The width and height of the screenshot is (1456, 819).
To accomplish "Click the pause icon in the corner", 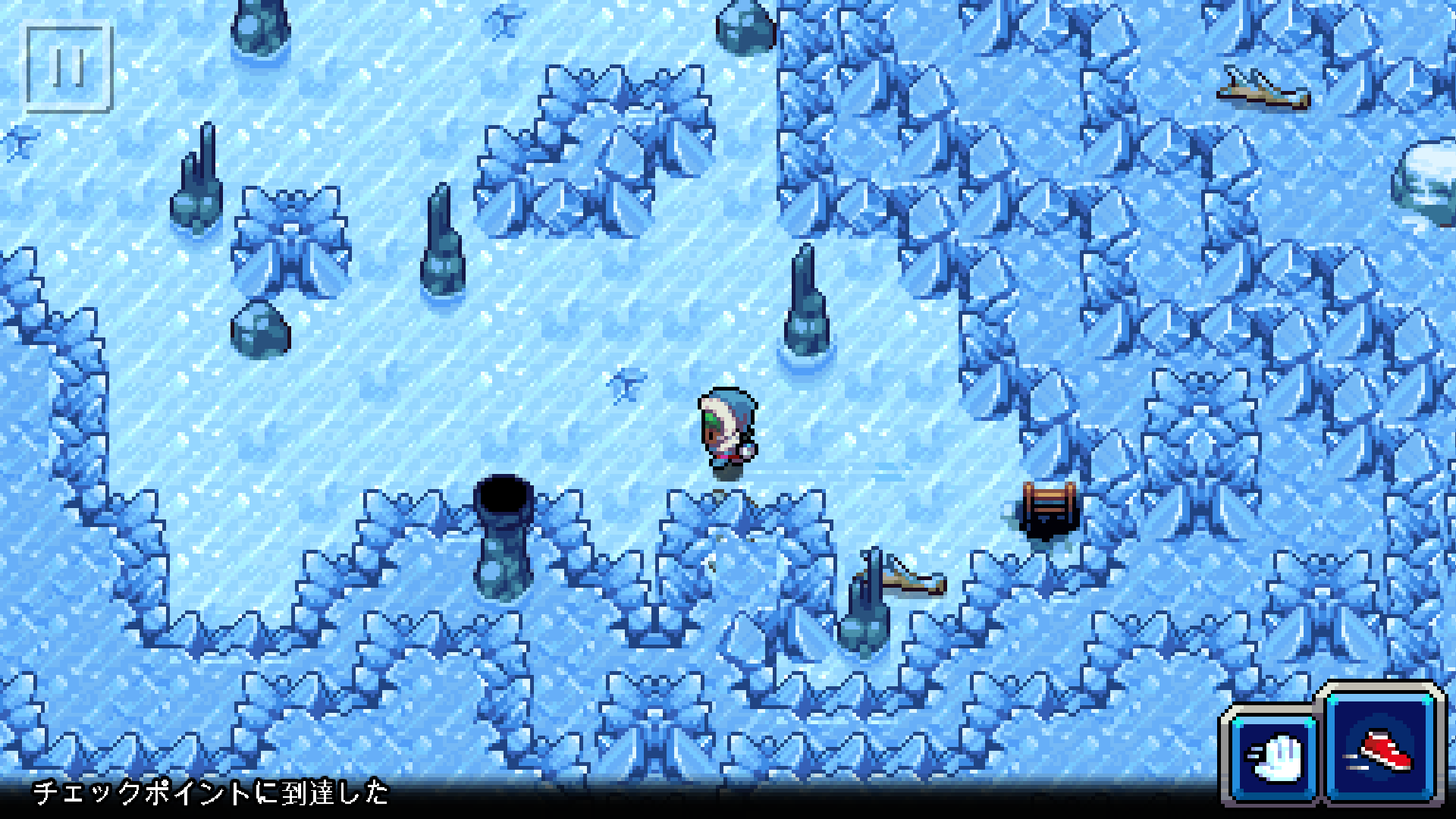I will coord(68,68).
